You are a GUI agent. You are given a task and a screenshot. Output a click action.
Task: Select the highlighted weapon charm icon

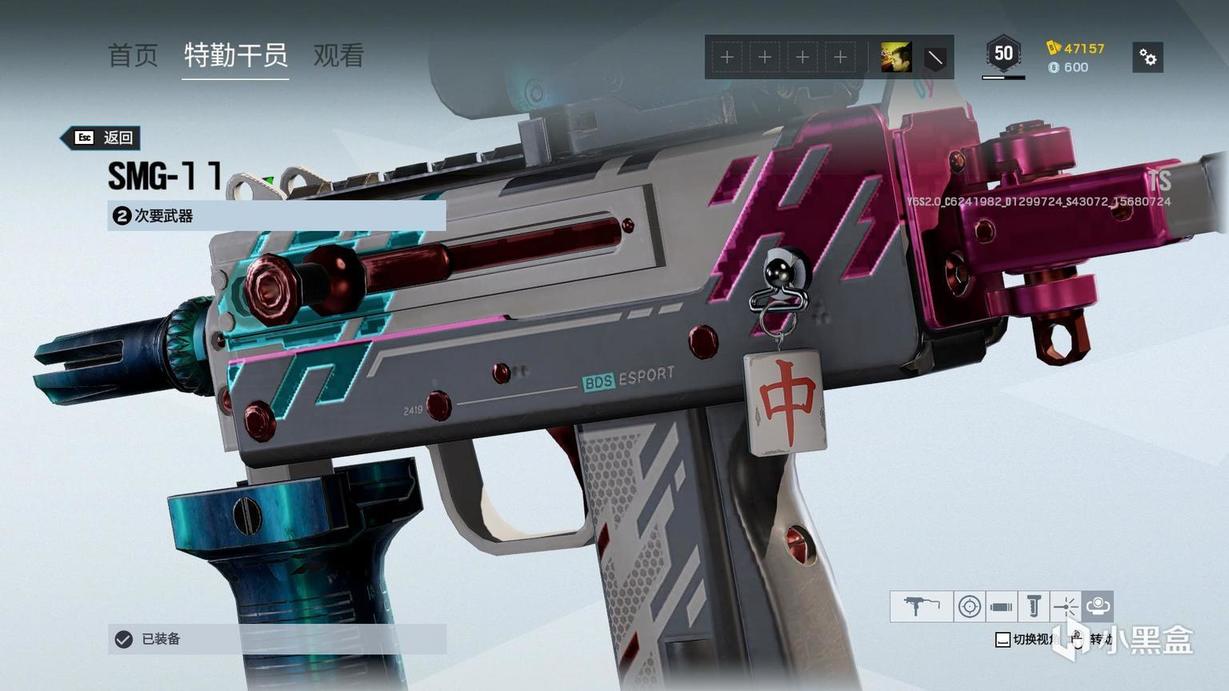pyautogui.click(x=1097, y=606)
